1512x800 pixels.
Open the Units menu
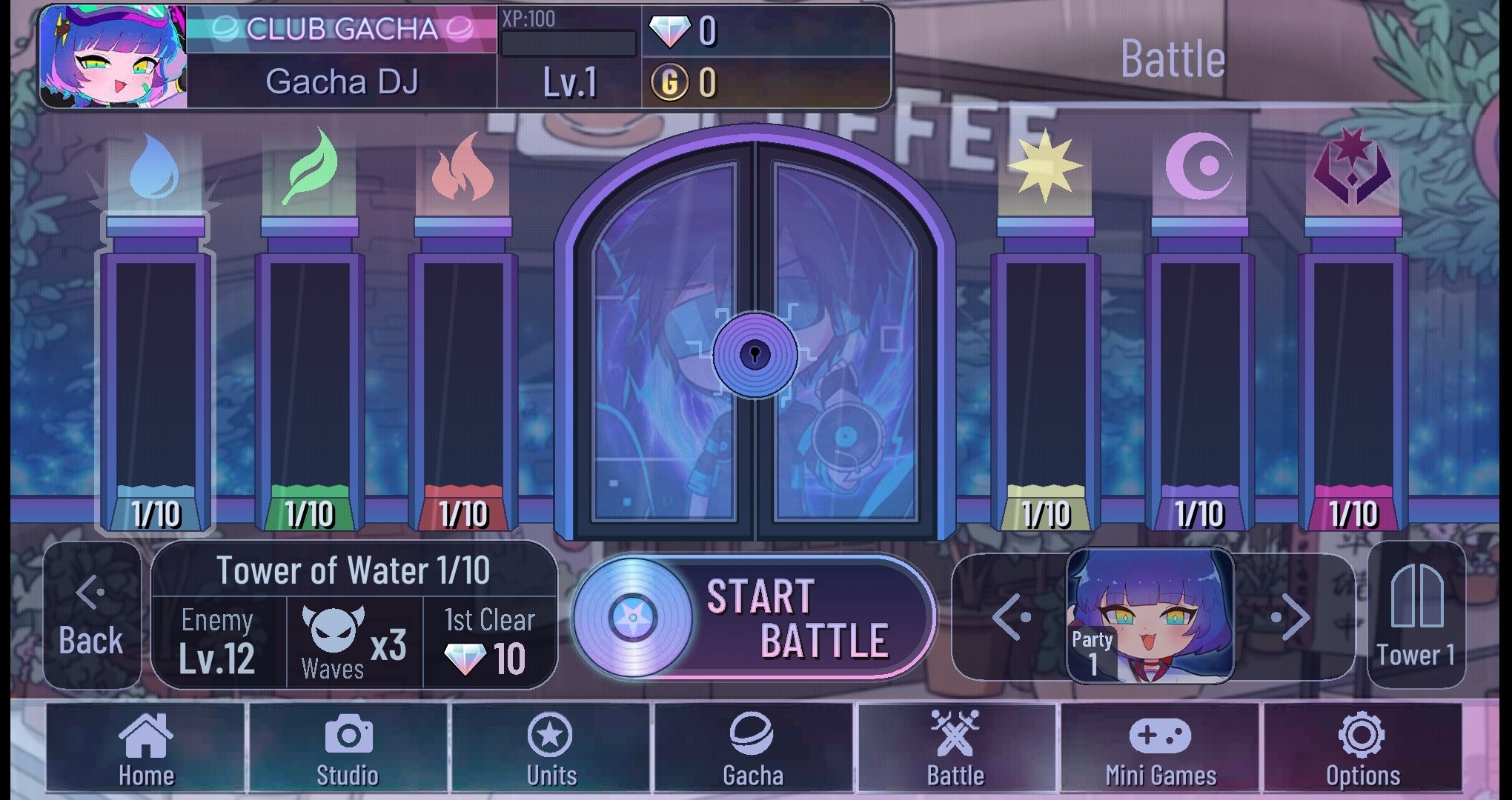coord(551,748)
